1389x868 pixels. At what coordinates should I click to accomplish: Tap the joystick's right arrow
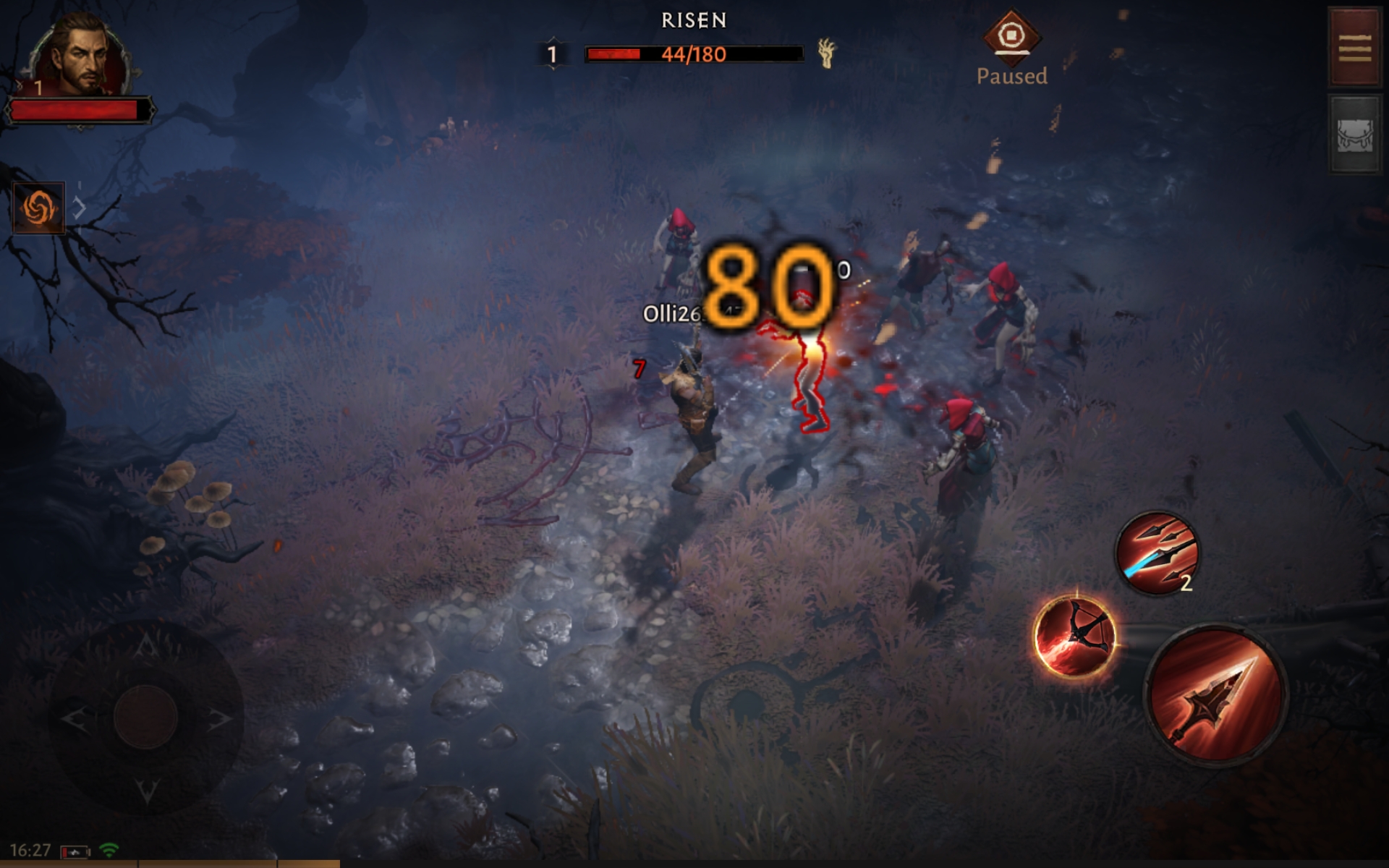(x=219, y=718)
